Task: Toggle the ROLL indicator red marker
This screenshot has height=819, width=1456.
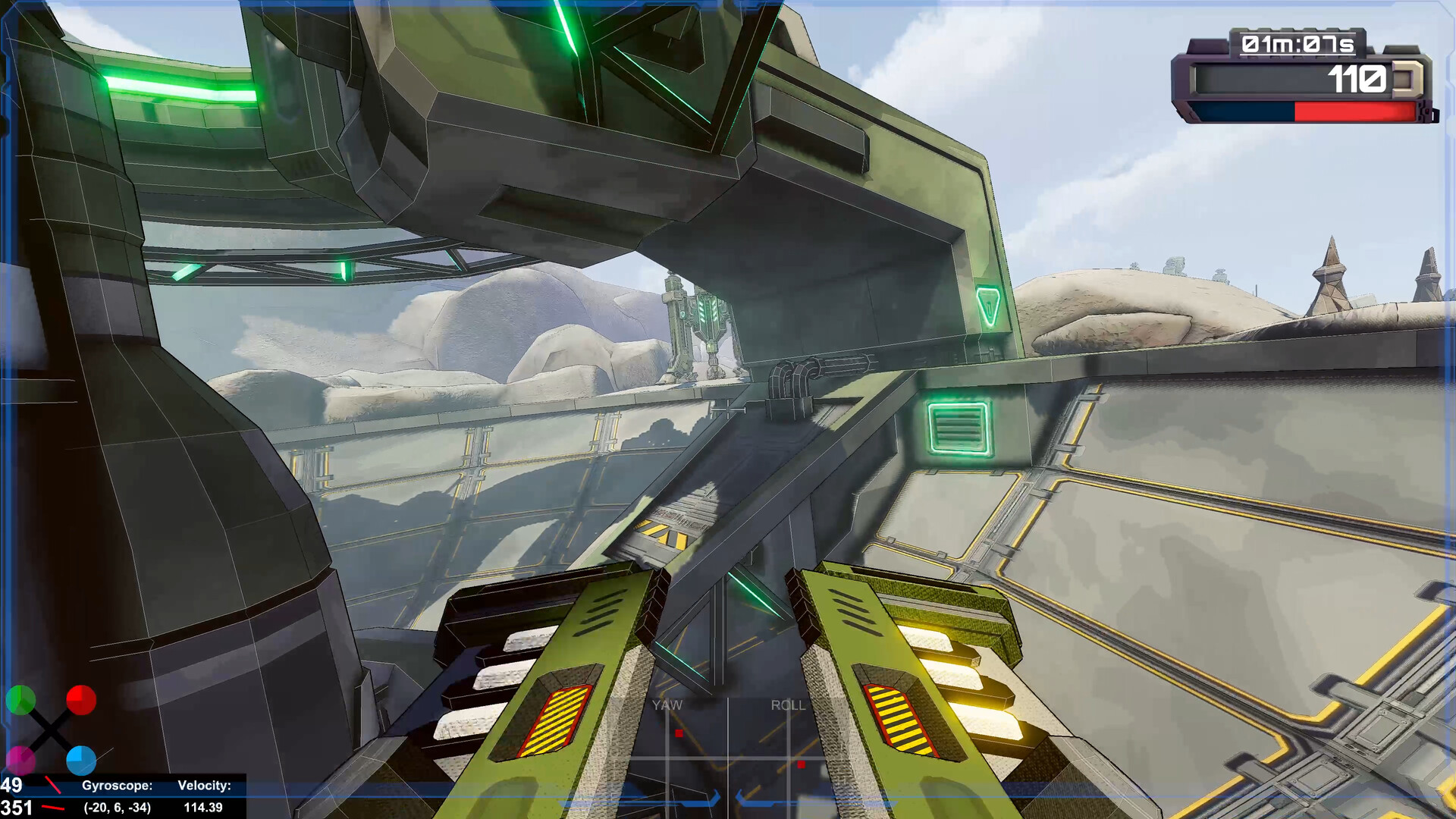Action: pos(800,764)
